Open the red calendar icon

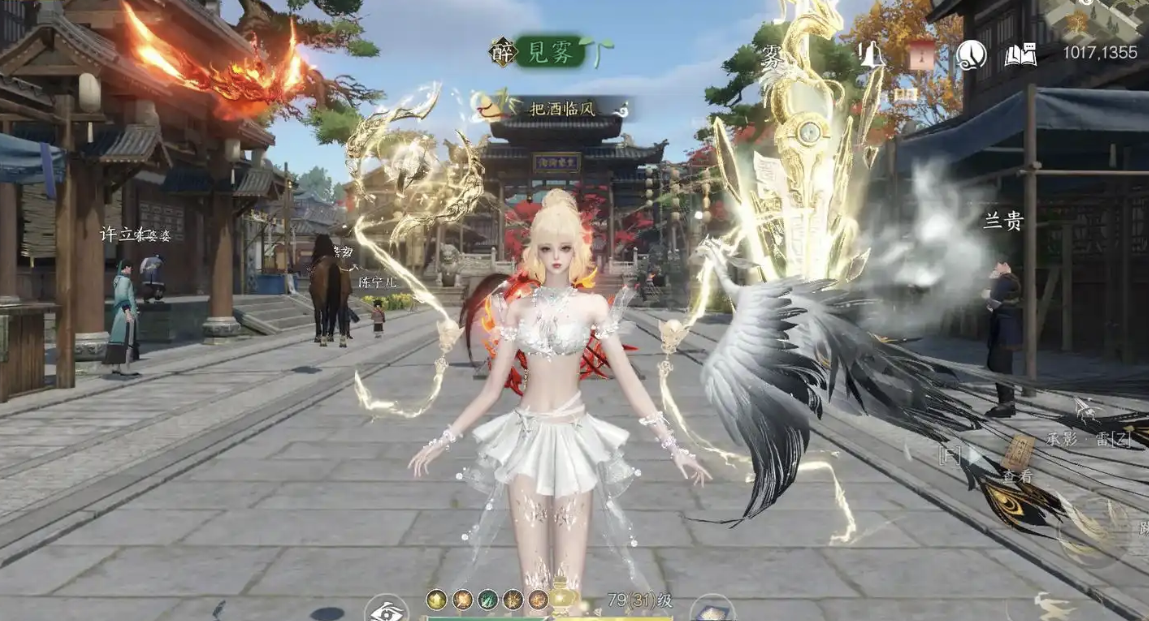[922, 55]
